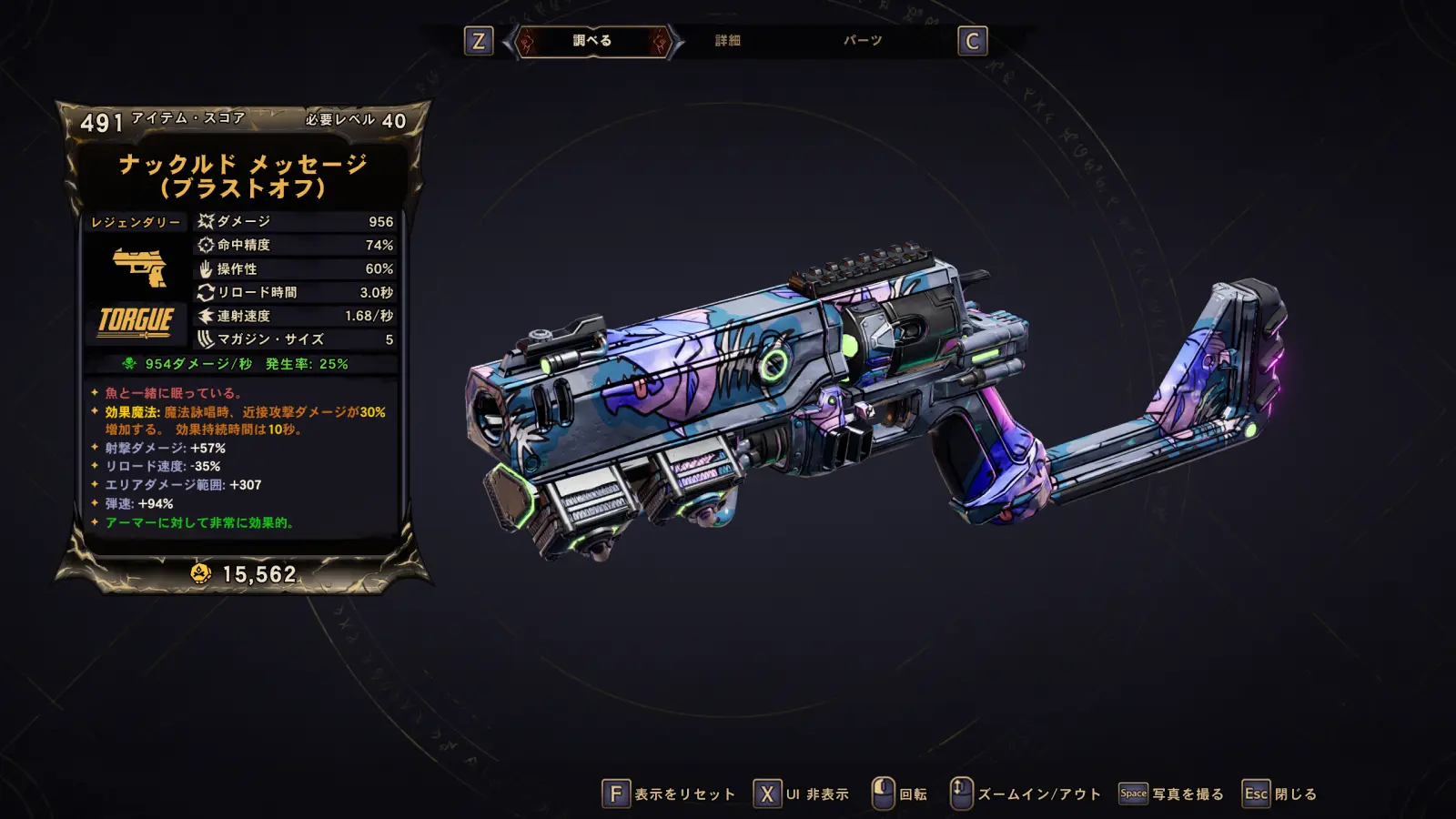
Task: Hide the interface with UI 非表示
Action: 803,794
